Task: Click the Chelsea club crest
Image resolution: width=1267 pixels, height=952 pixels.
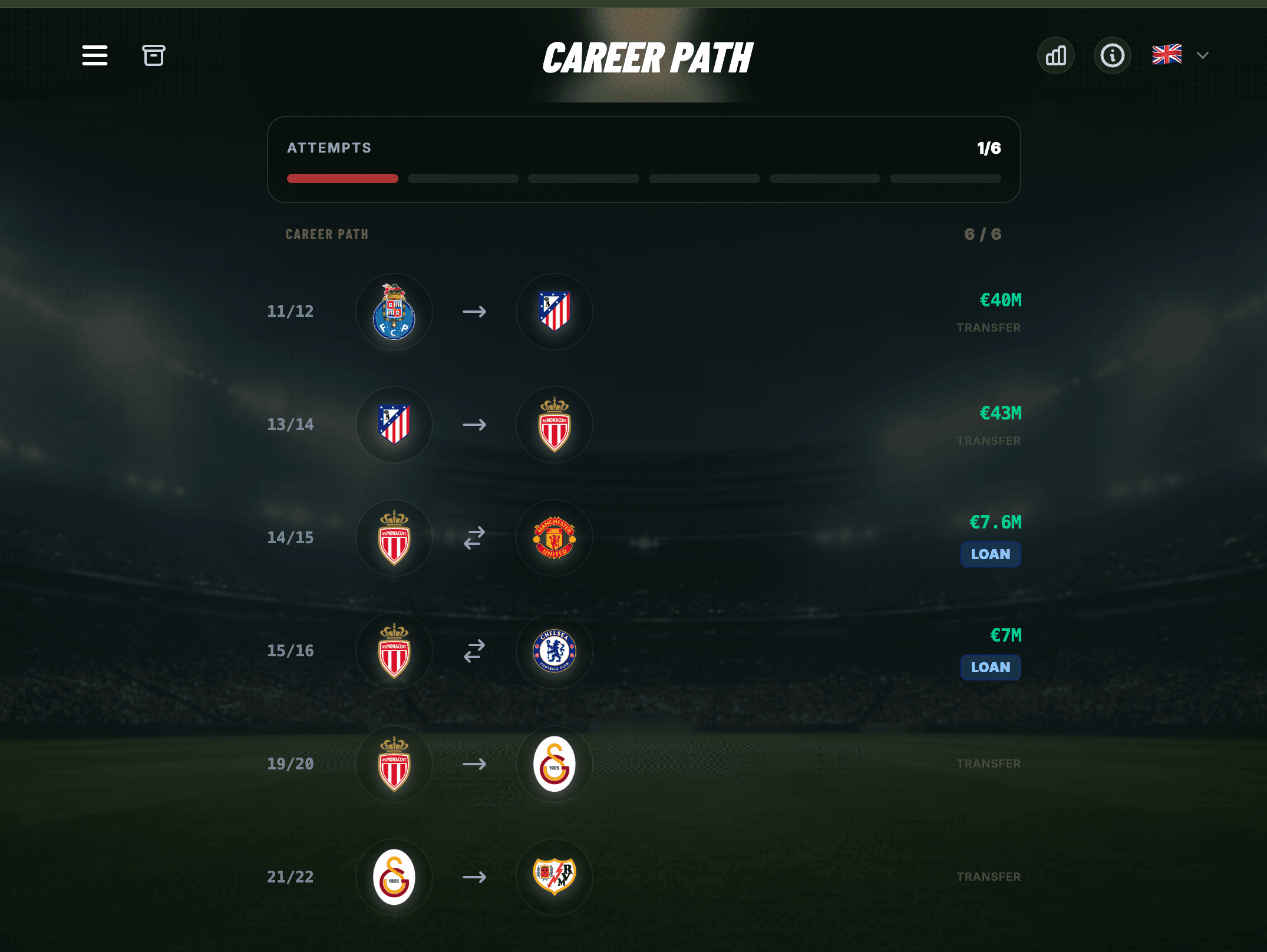Action: pos(554,650)
